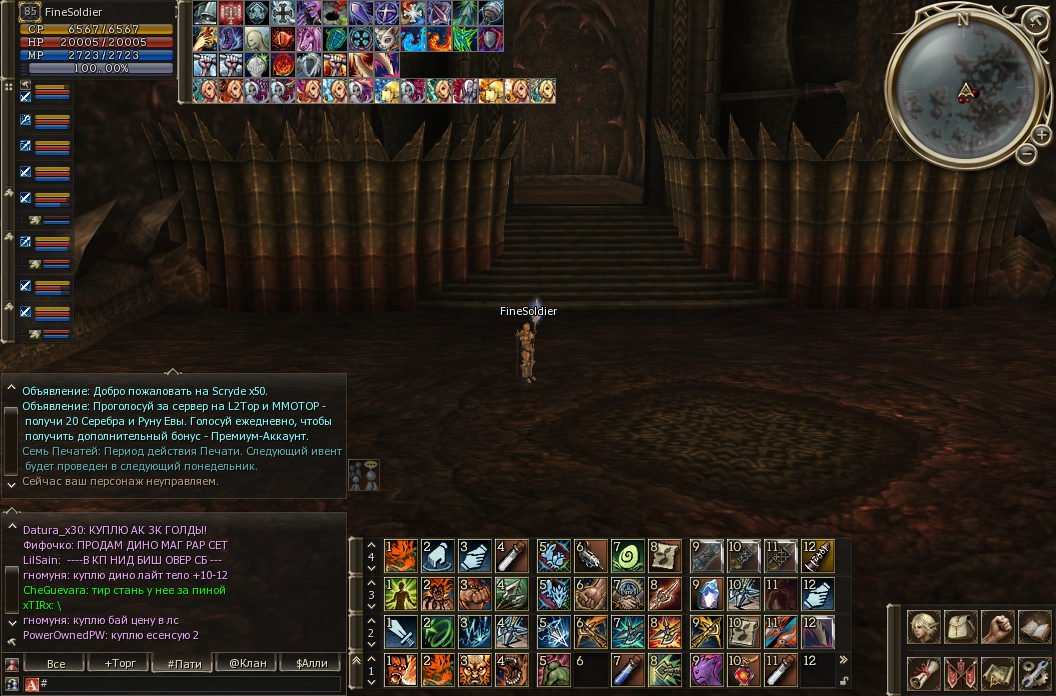
Task: Switch to the Все chat tab
Action: point(56,664)
